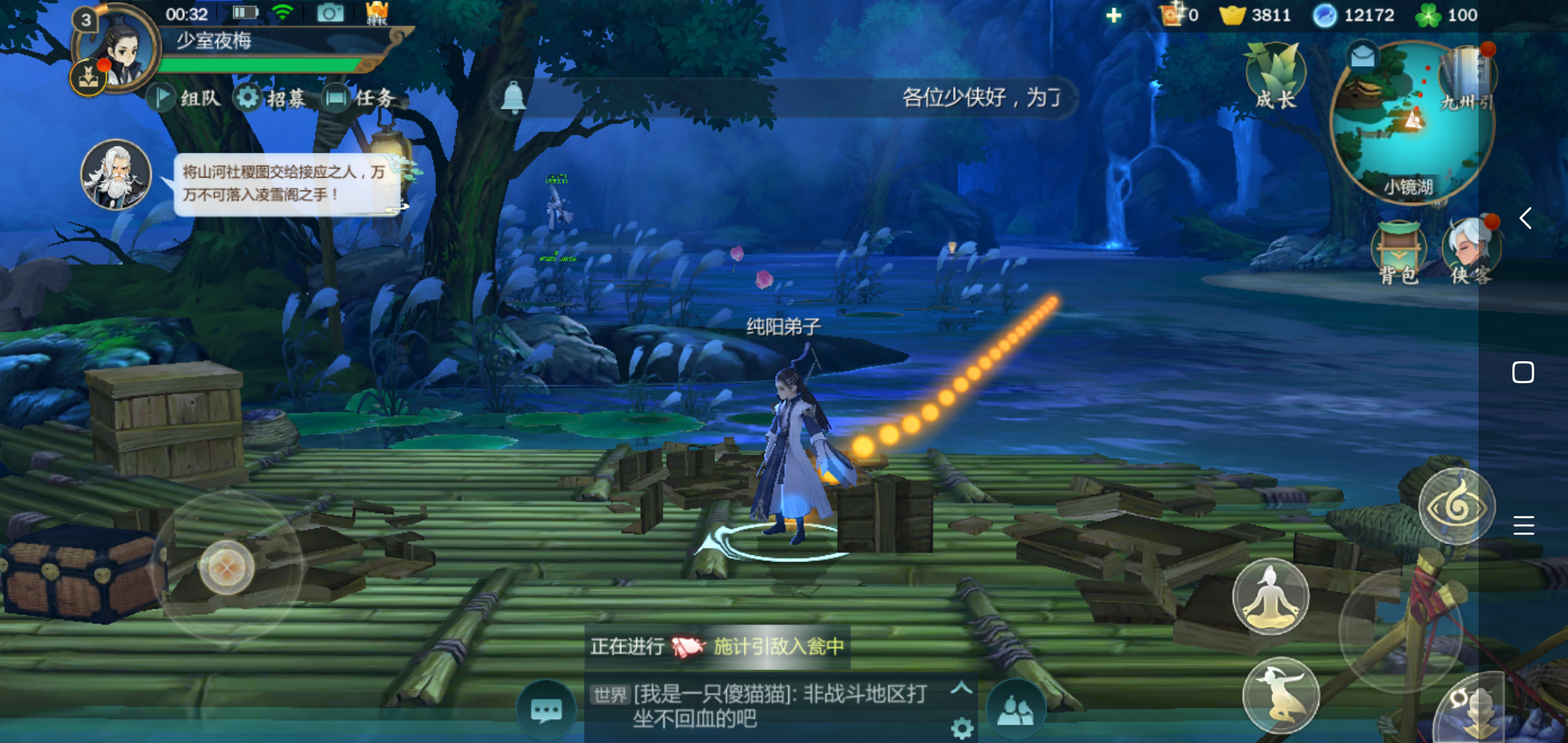1568x743 pixels.
Task: Open the chat speech bubble
Action: (x=547, y=710)
